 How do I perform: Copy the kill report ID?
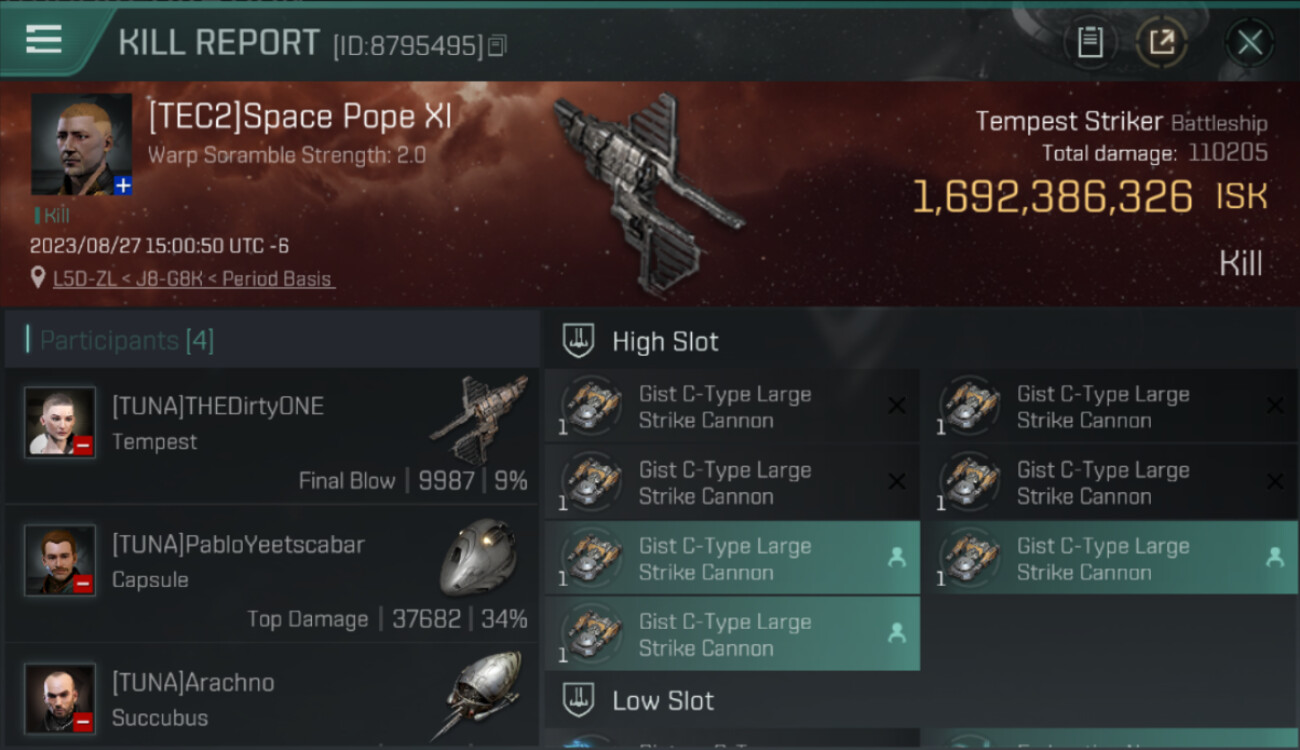497,45
